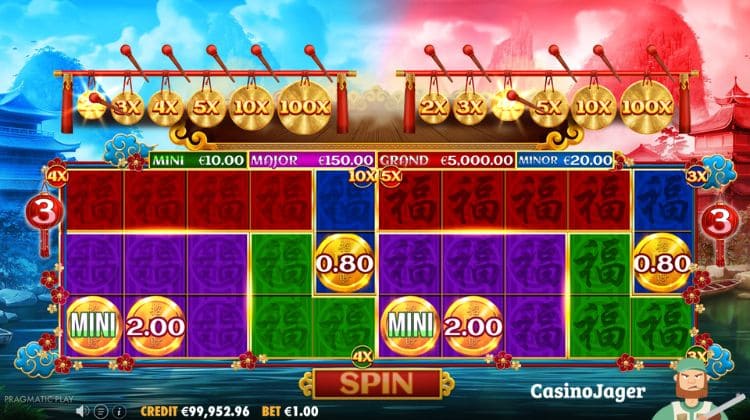The height and width of the screenshot is (420, 750).
Task: Hit the red SPIN button
Action: click(376, 383)
